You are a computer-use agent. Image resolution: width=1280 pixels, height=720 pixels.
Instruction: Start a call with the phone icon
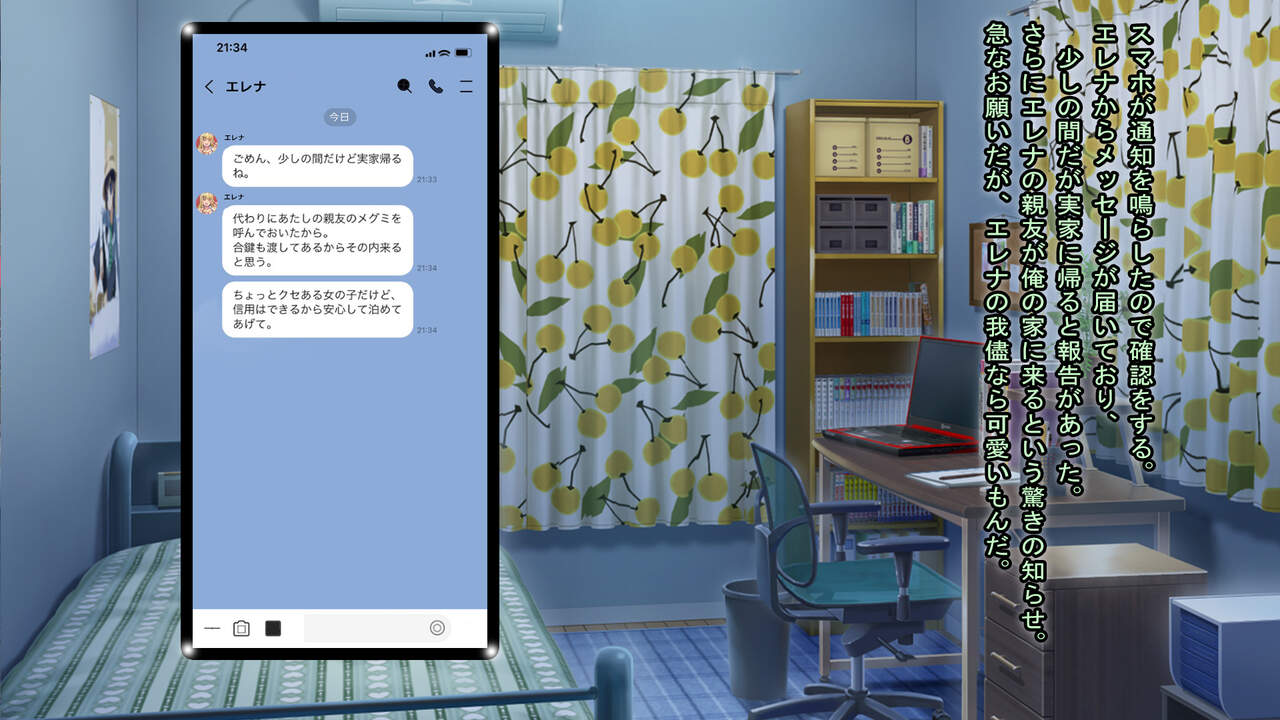pyautogui.click(x=436, y=86)
